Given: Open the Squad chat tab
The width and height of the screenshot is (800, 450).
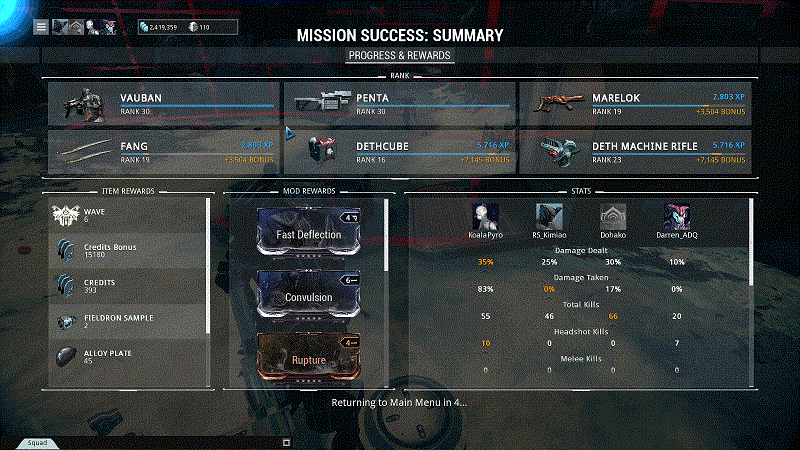Looking at the screenshot, I should coord(37,442).
